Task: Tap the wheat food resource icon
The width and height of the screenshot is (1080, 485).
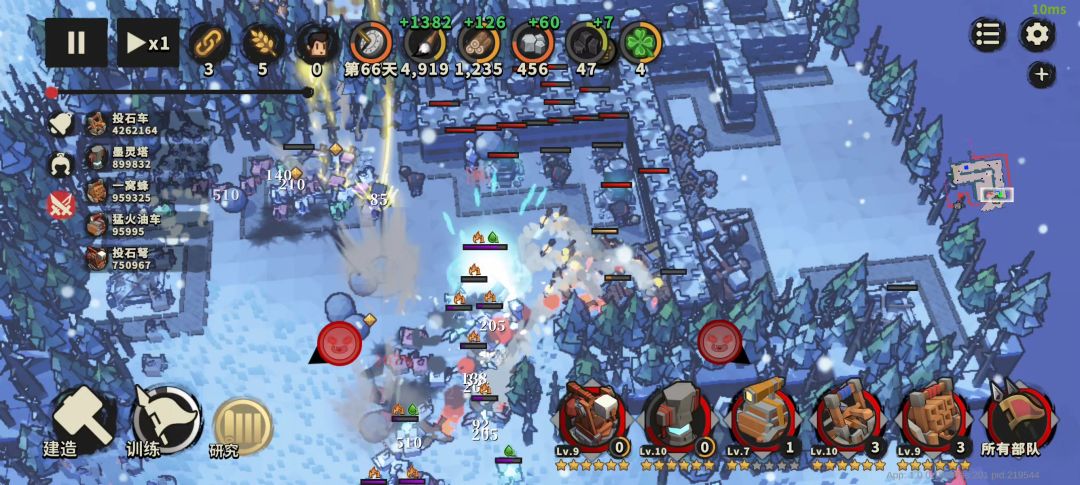Action: (x=263, y=43)
